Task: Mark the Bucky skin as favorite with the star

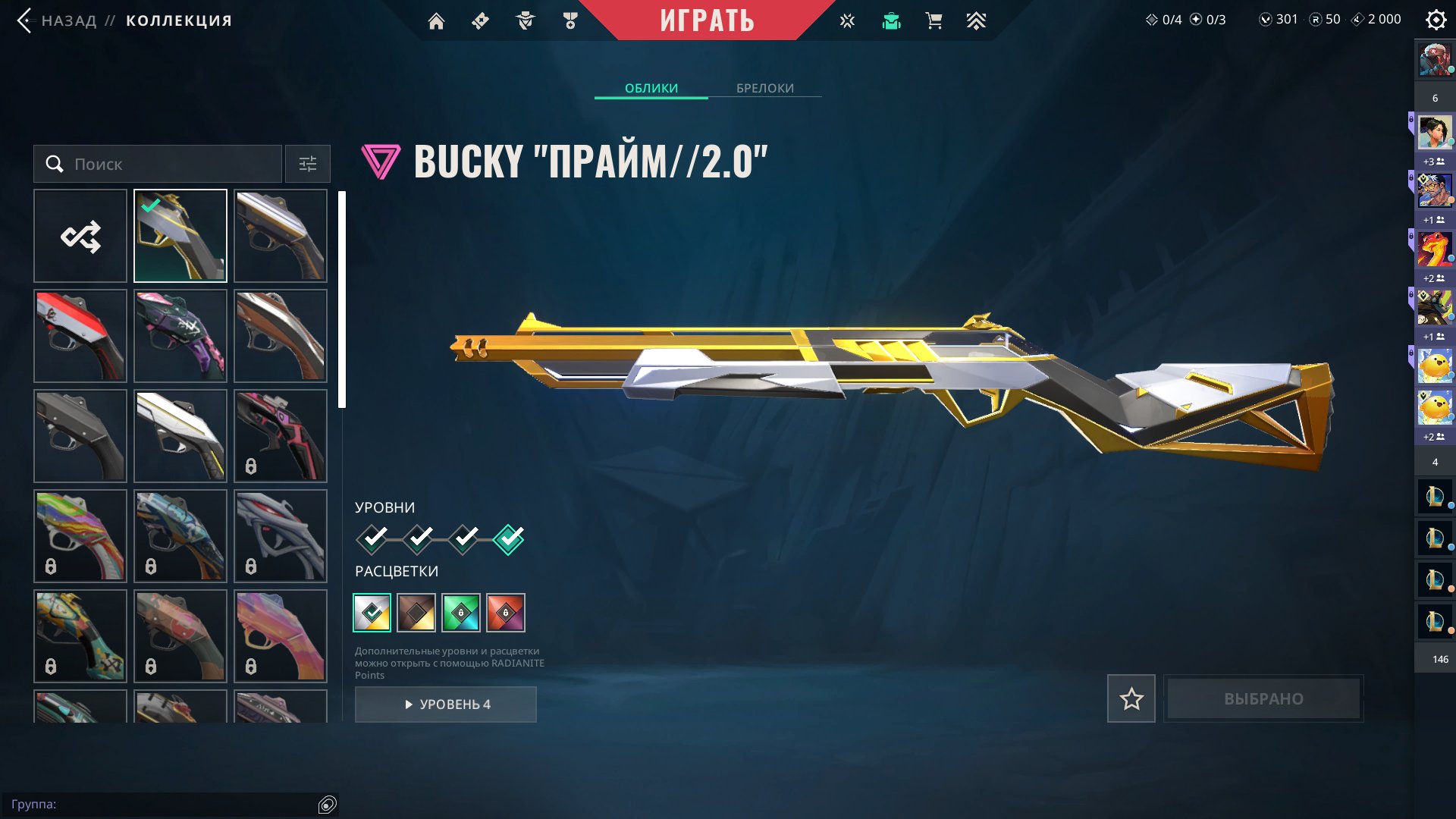Action: (x=1131, y=698)
